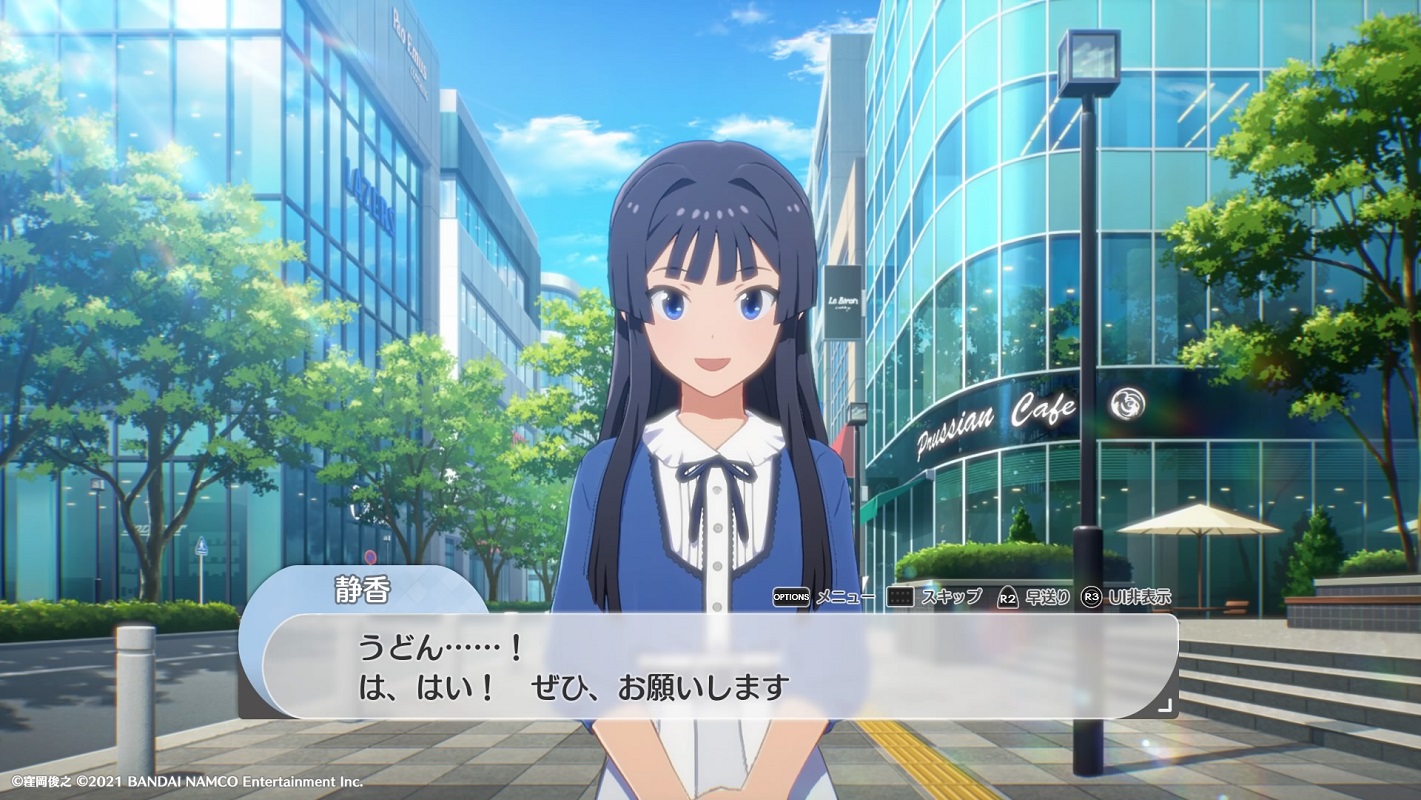Screen dimensions: 1421x800
Task: Click the dialogue advance arrow in the text box
Action: (x=1164, y=704)
